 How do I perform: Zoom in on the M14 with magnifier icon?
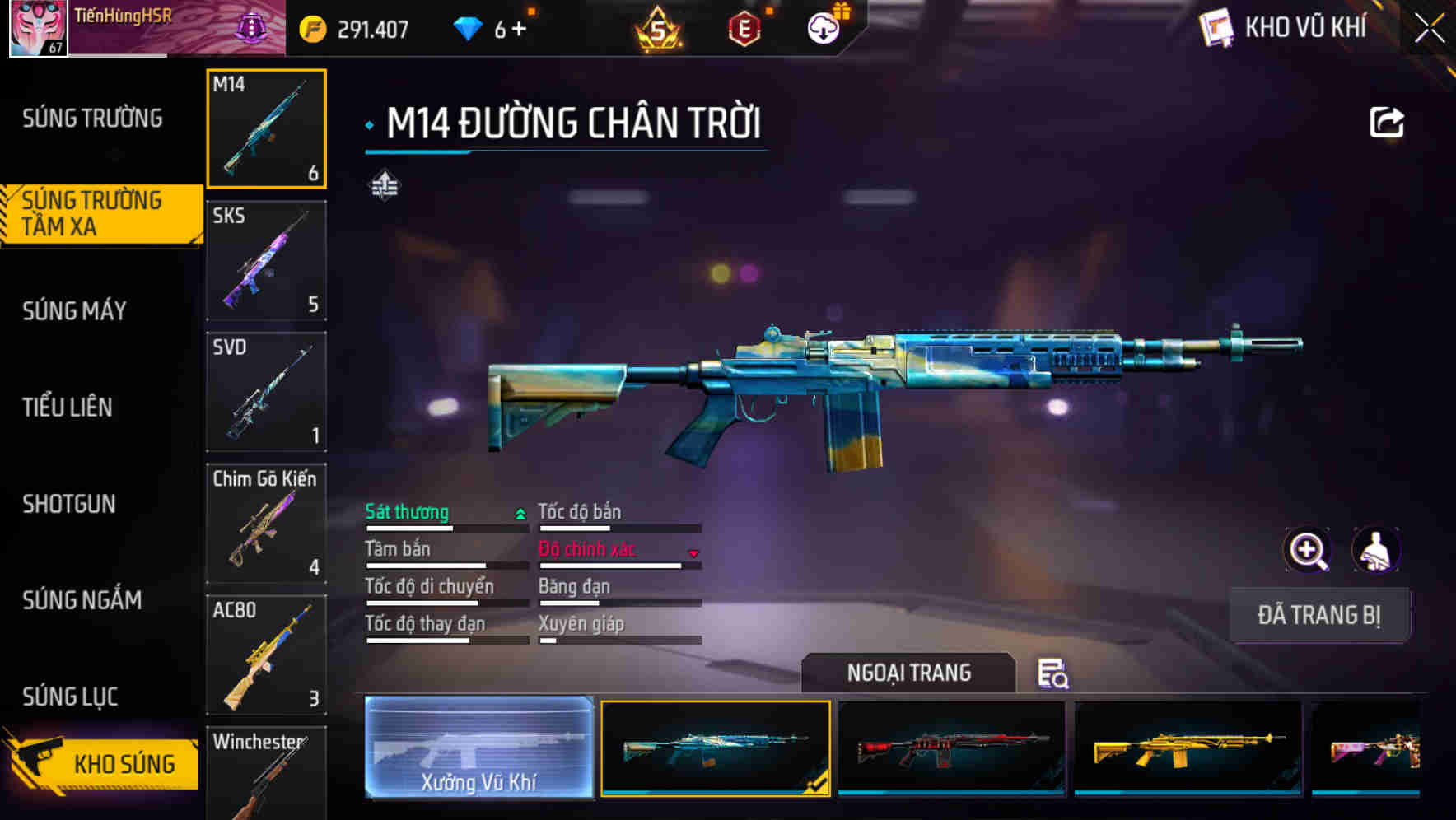[1307, 550]
